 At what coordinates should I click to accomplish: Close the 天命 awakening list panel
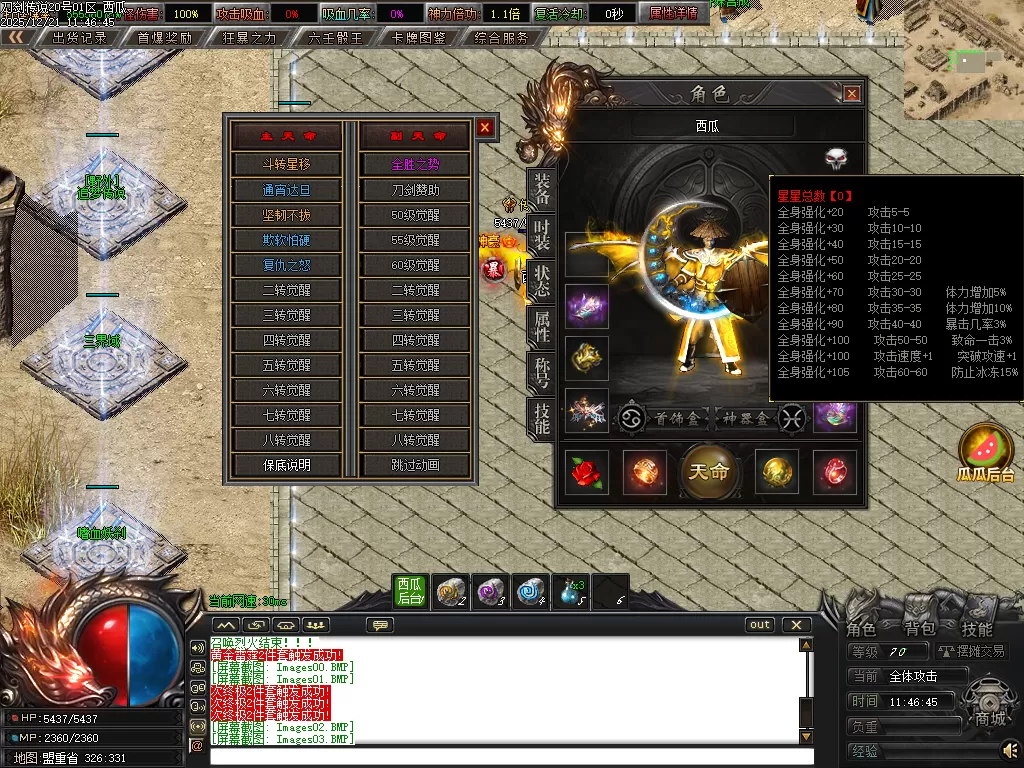pos(485,128)
